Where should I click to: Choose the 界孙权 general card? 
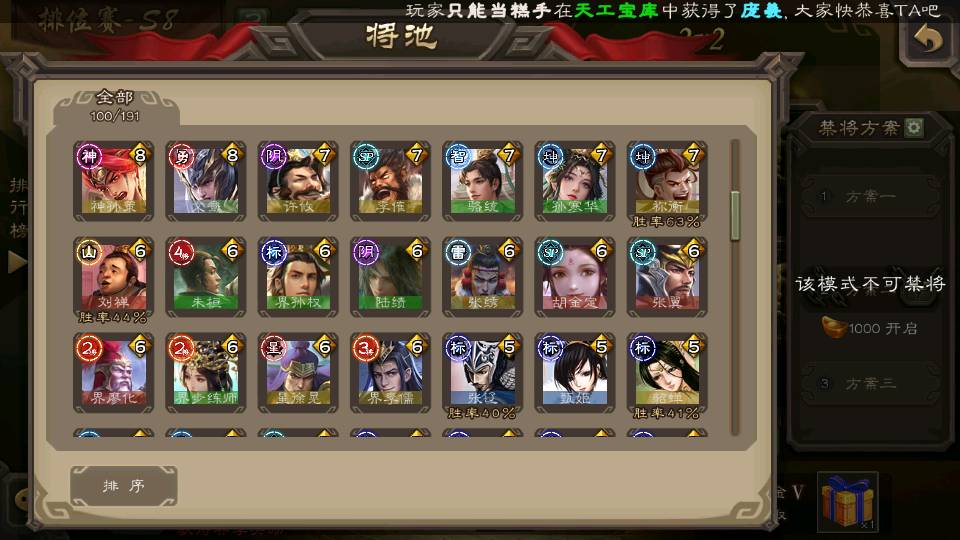tap(297, 276)
